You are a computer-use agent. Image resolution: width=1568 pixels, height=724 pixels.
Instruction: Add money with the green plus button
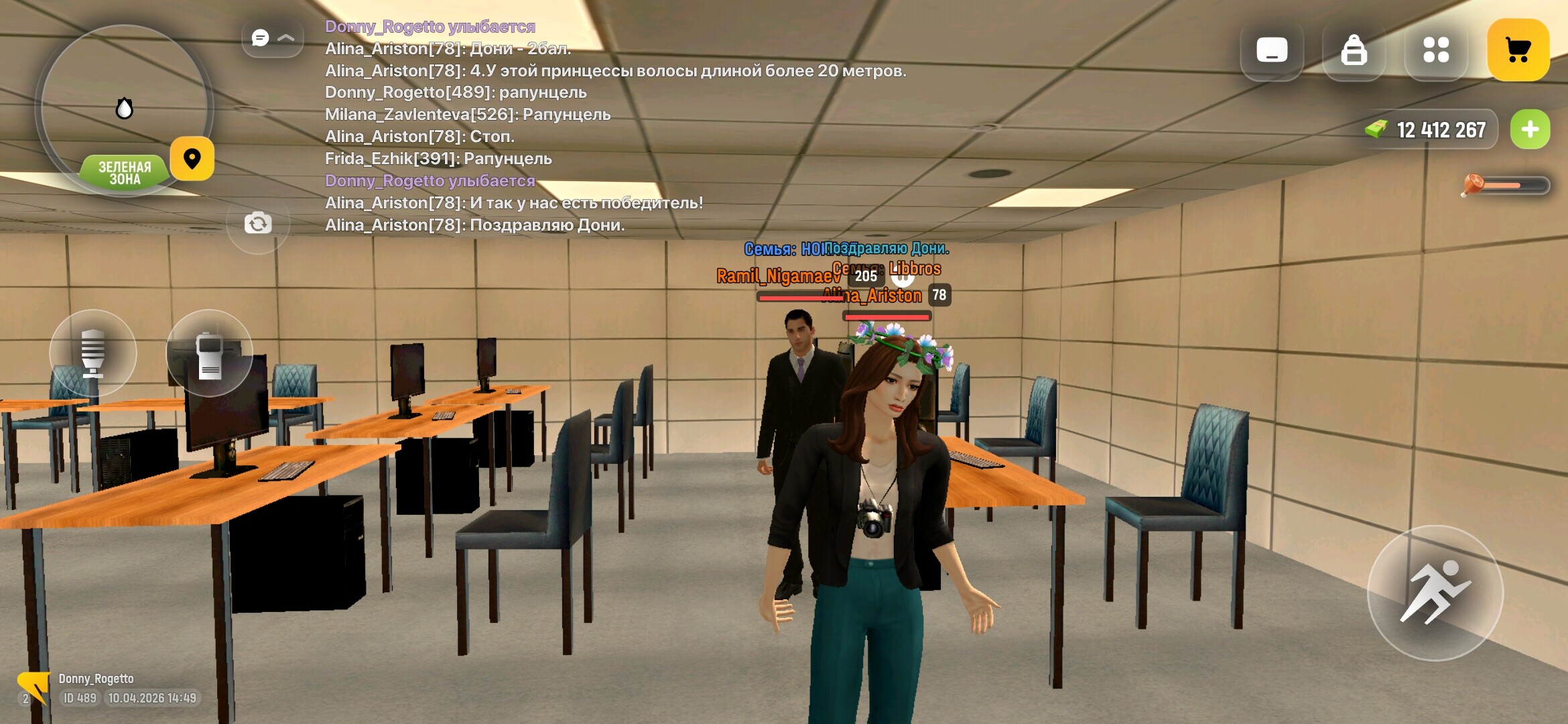click(1530, 129)
